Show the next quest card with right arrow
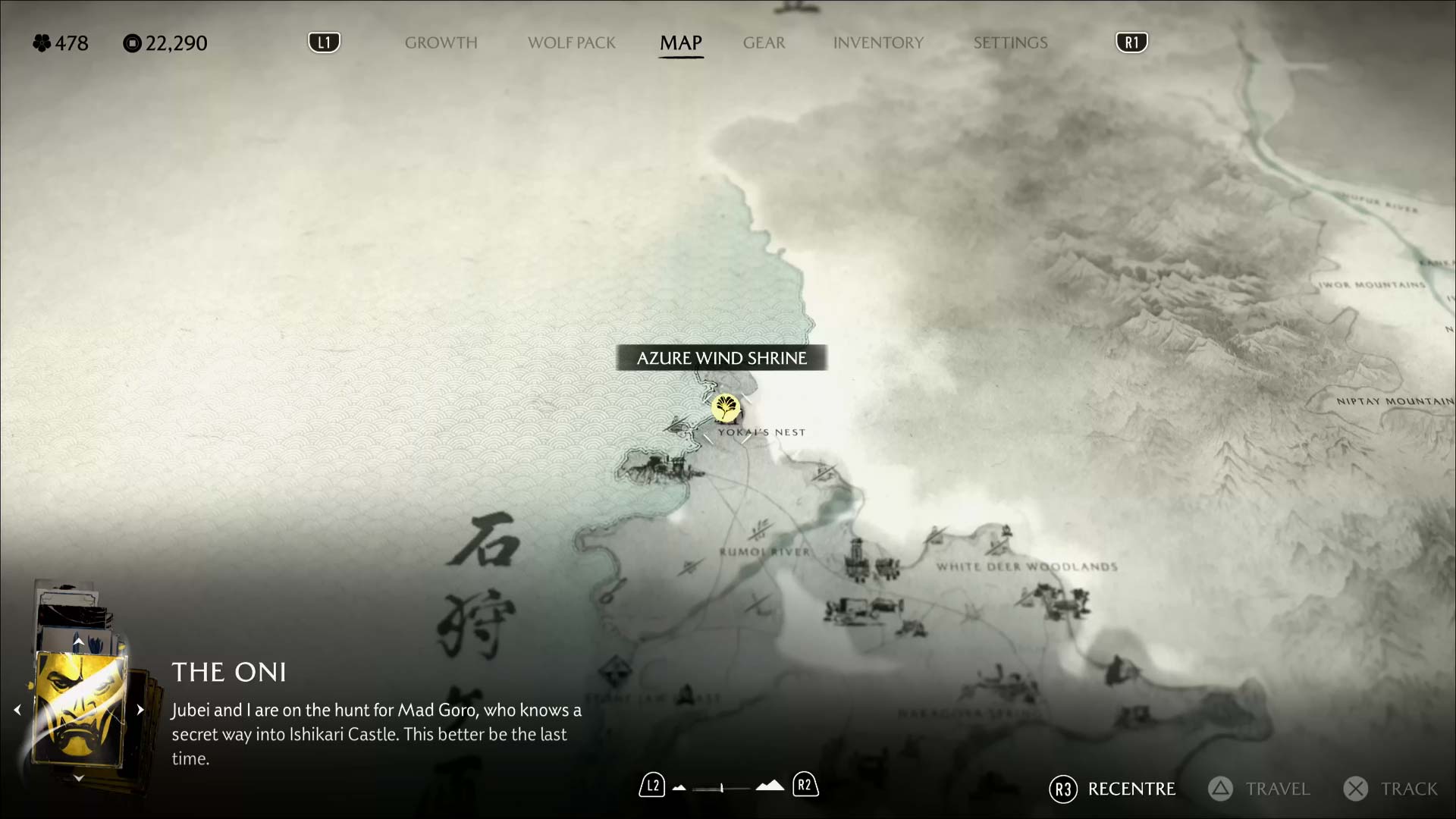 click(x=140, y=710)
